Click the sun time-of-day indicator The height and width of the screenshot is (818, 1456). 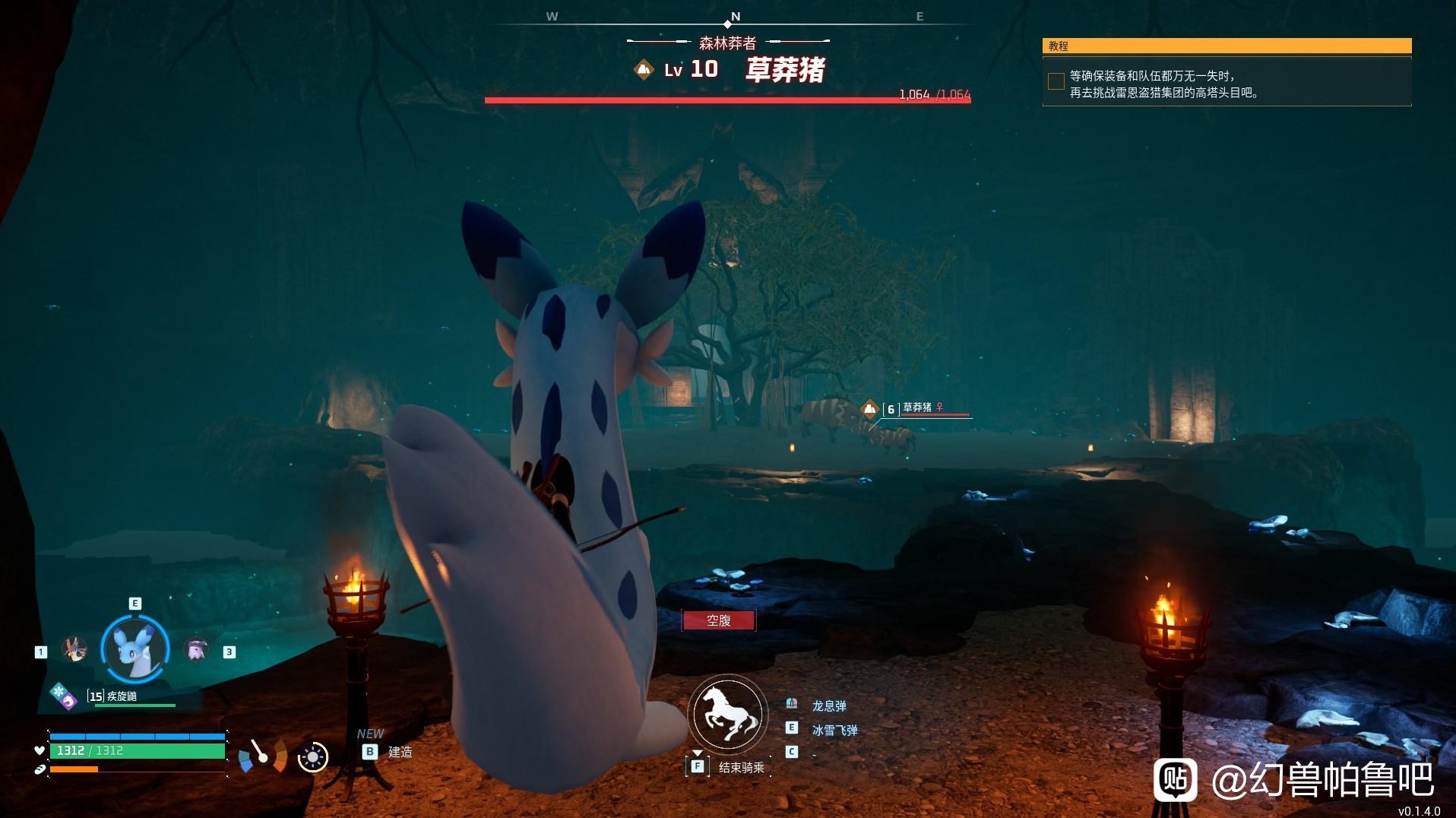tap(312, 757)
